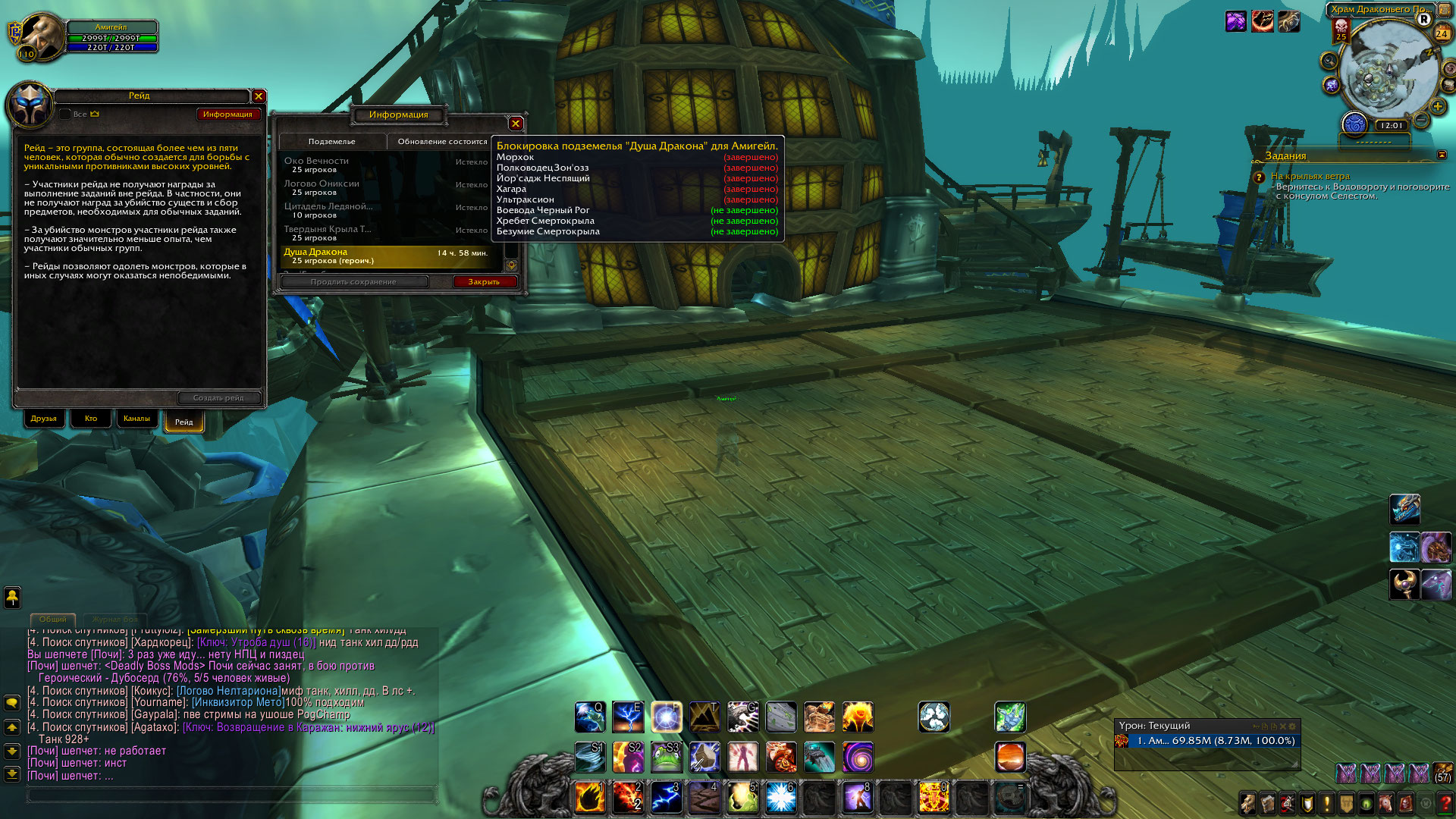Viewport: 1456px width, 819px height.
Task: Open the calendar button showing 24
Action: pyautogui.click(x=1442, y=33)
